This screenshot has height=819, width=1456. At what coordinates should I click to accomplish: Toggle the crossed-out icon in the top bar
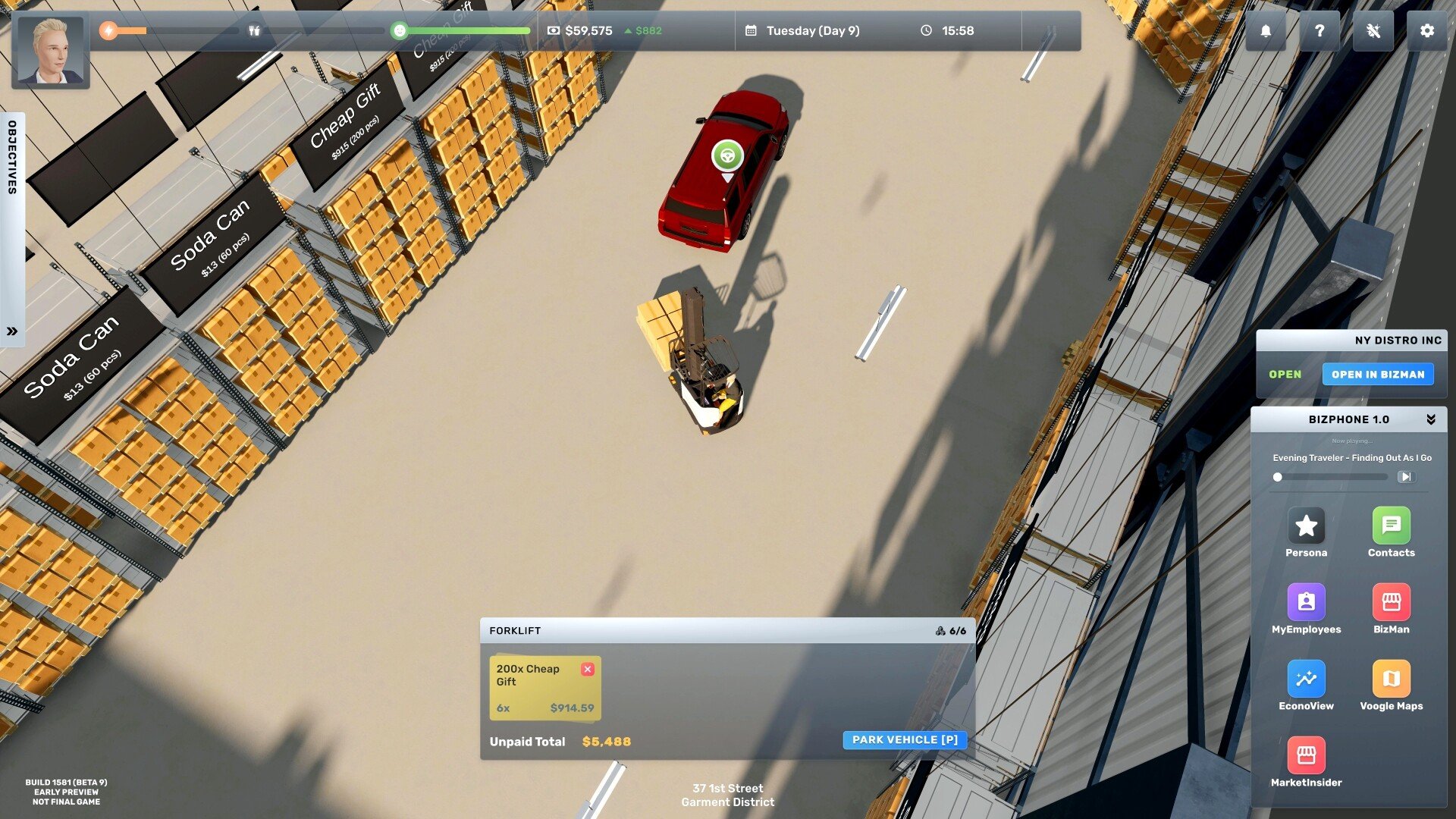pyautogui.click(x=1373, y=31)
